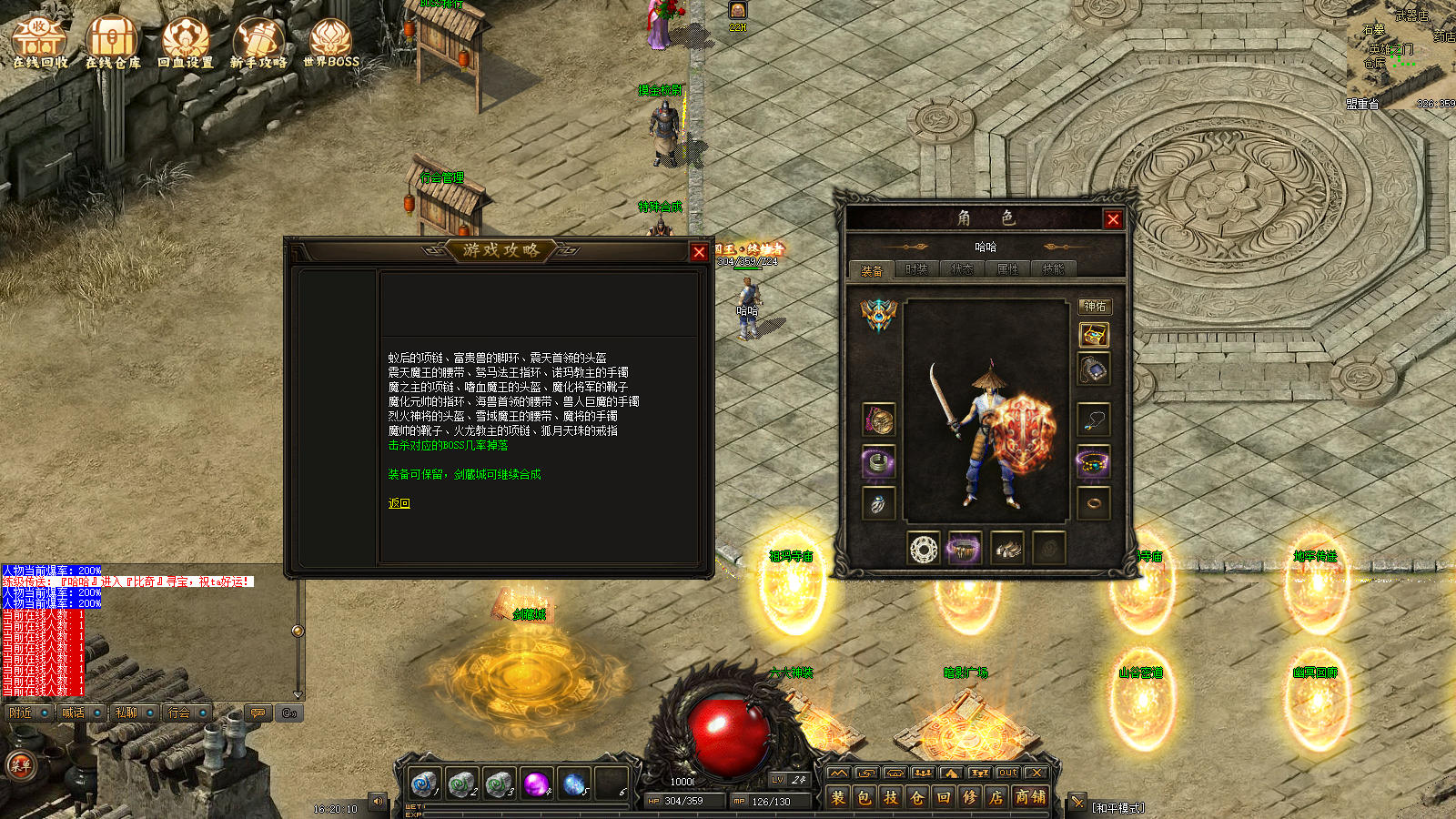Open the 技能 skills tab in character panel

click(1053, 269)
